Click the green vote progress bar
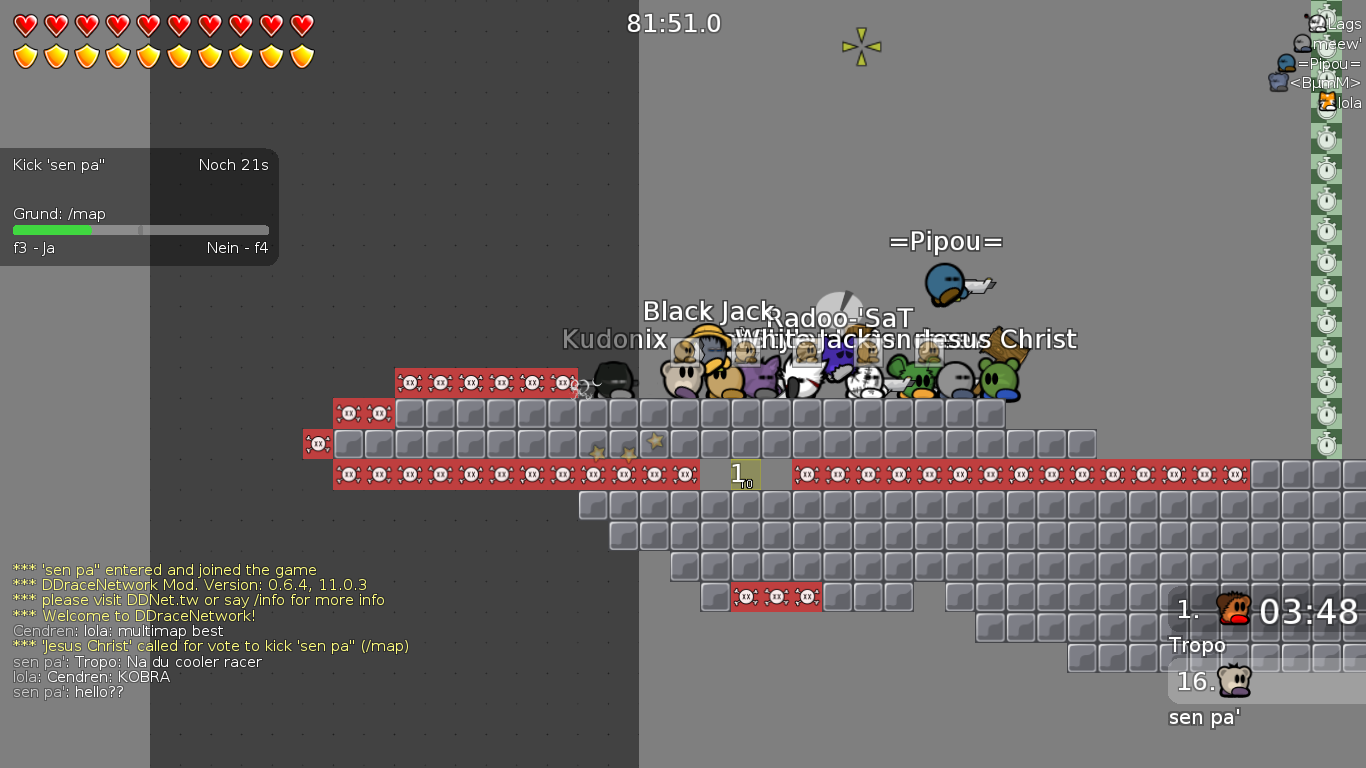The width and height of the screenshot is (1366, 768). [50, 229]
